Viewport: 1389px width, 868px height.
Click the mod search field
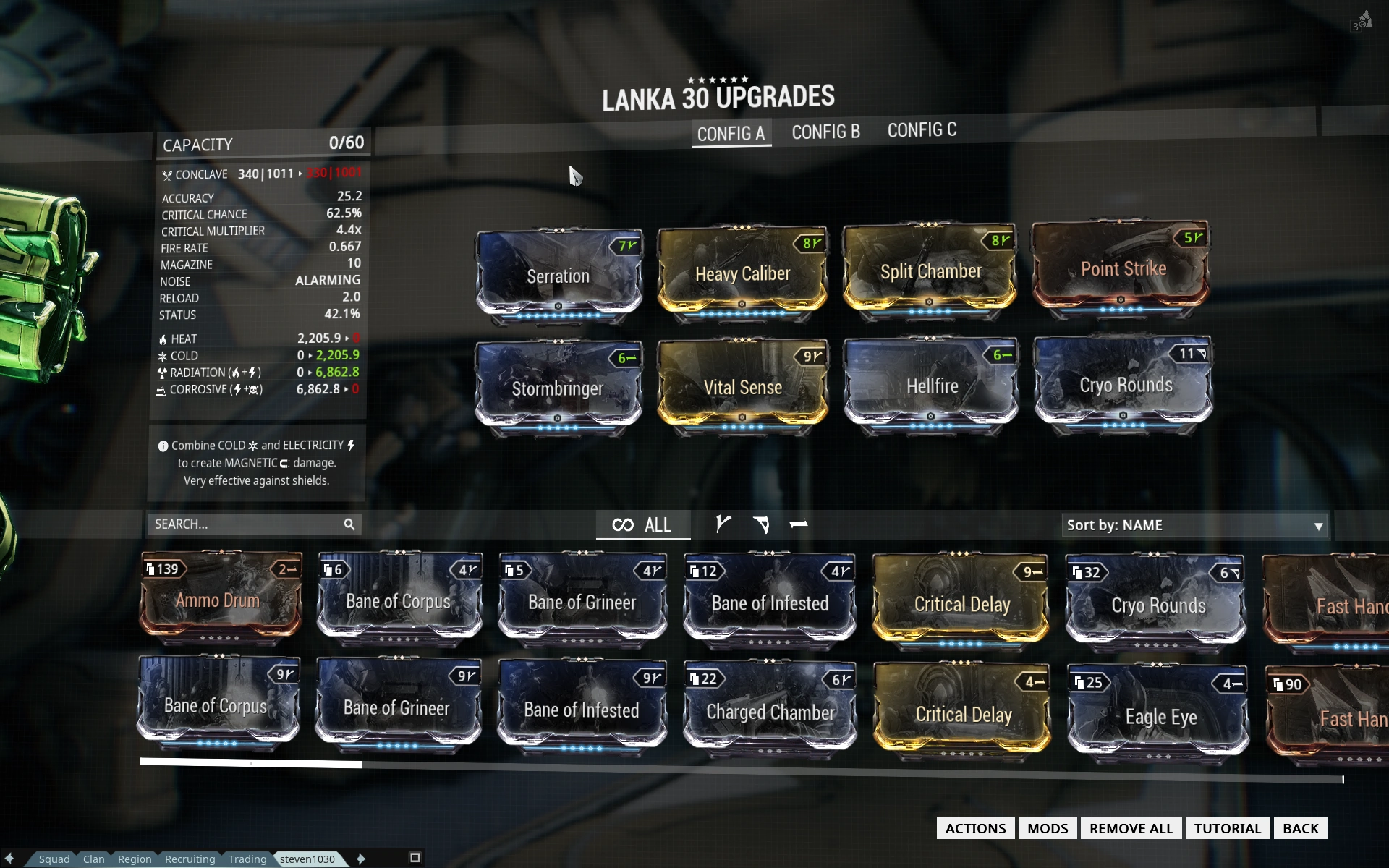(246, 524)
